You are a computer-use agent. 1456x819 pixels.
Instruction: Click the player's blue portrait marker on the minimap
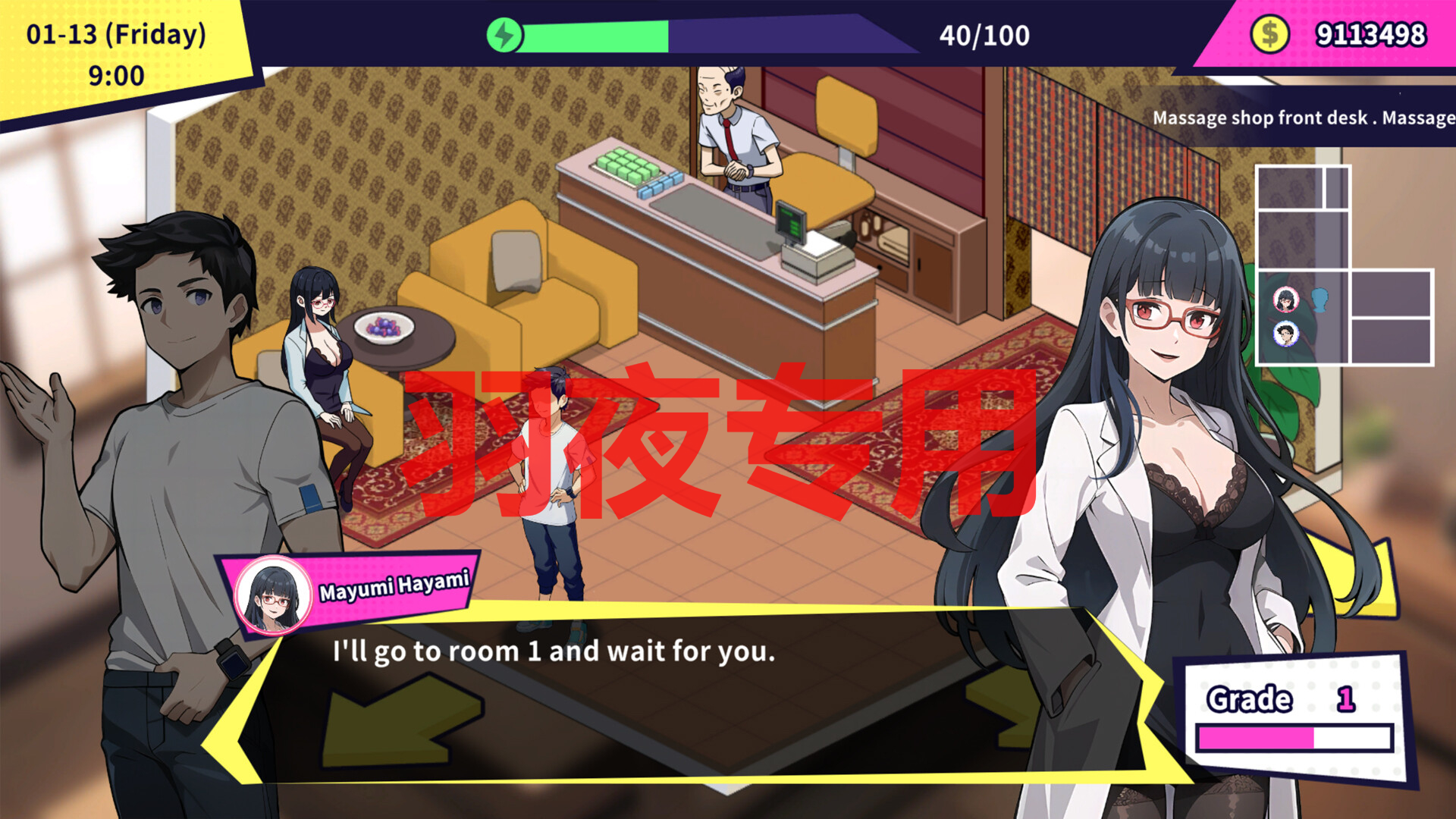(1286, 334)
